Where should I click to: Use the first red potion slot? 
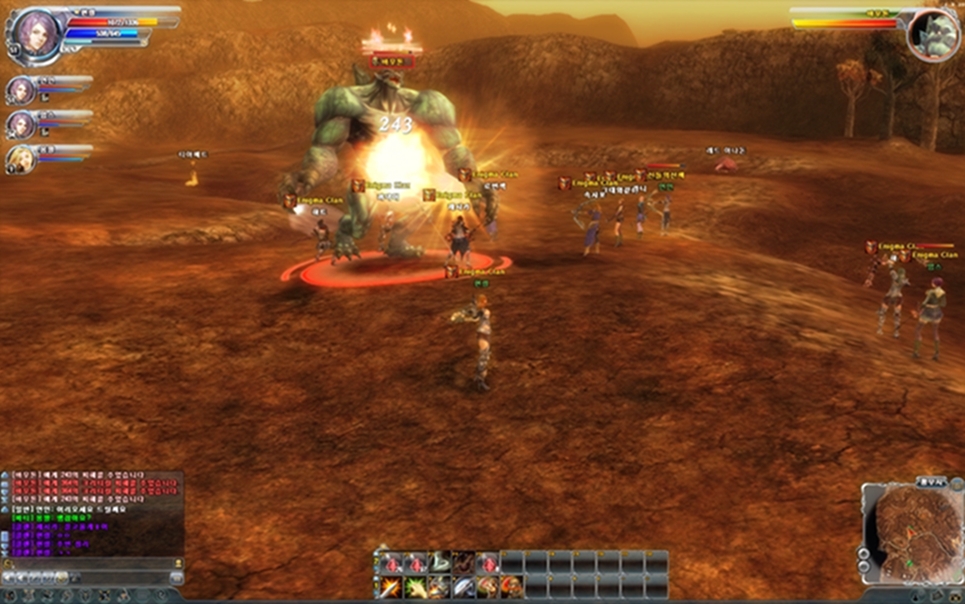(389, 563)
